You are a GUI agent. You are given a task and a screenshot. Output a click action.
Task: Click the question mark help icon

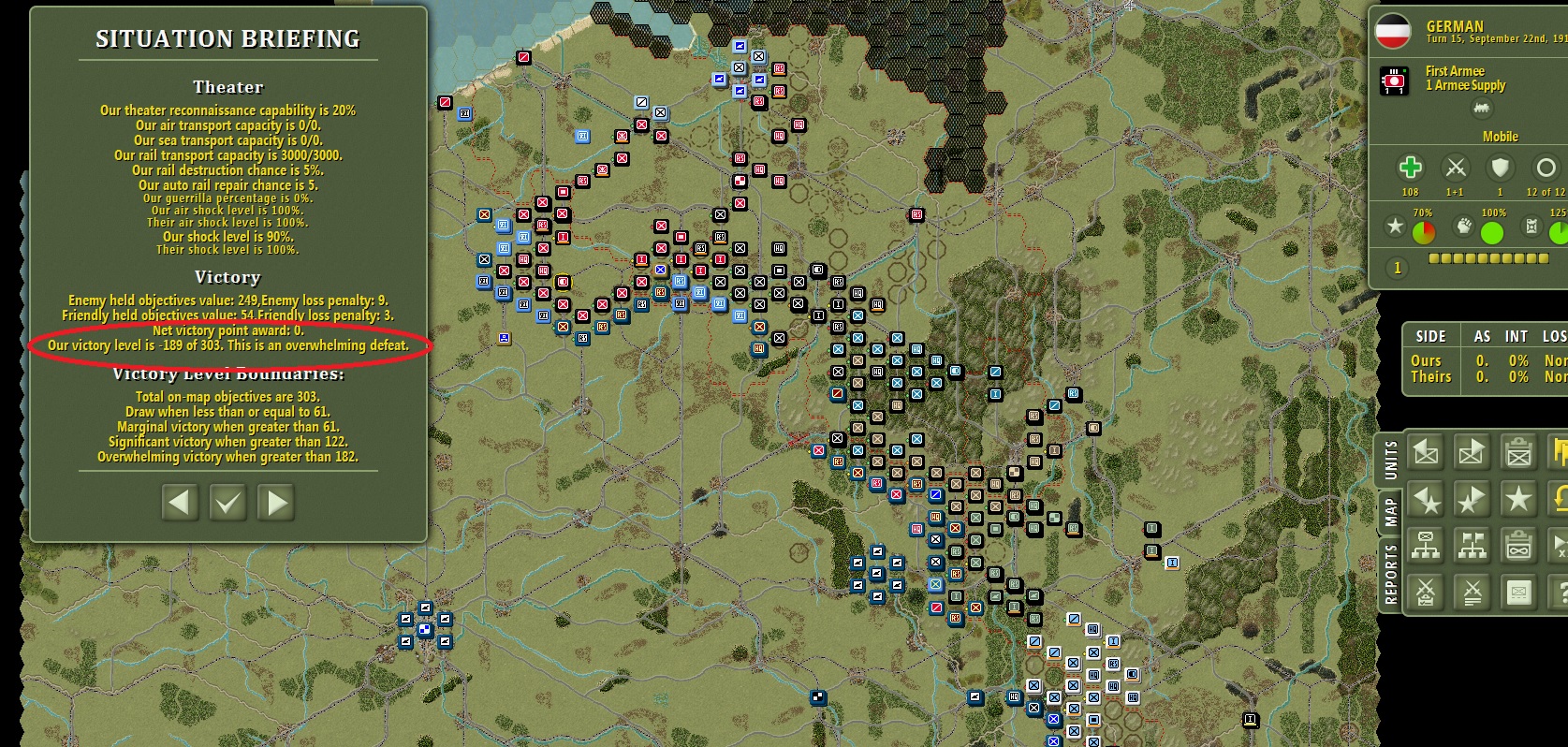click(x=1561, y=593)
